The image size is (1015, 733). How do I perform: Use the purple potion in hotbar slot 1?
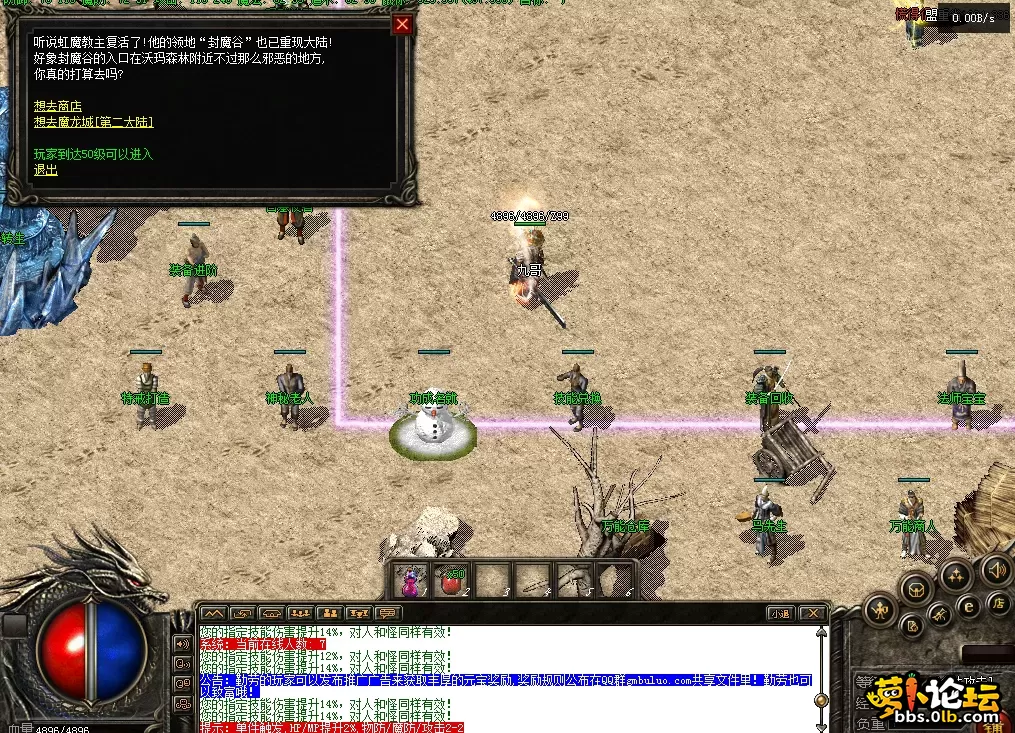coord(410,580)
